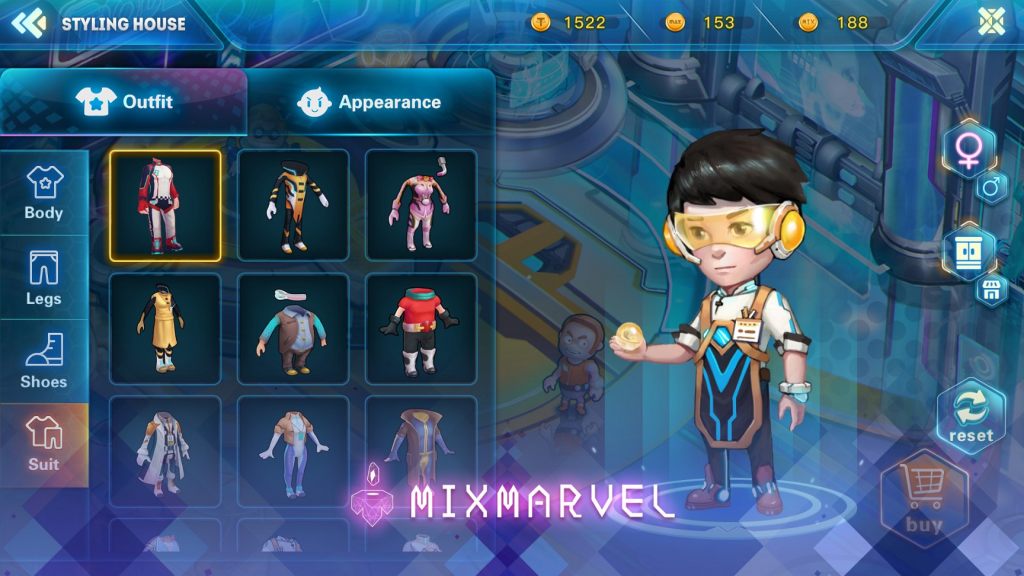
Task: Buy the selected outfit
Action: point(923,500)
